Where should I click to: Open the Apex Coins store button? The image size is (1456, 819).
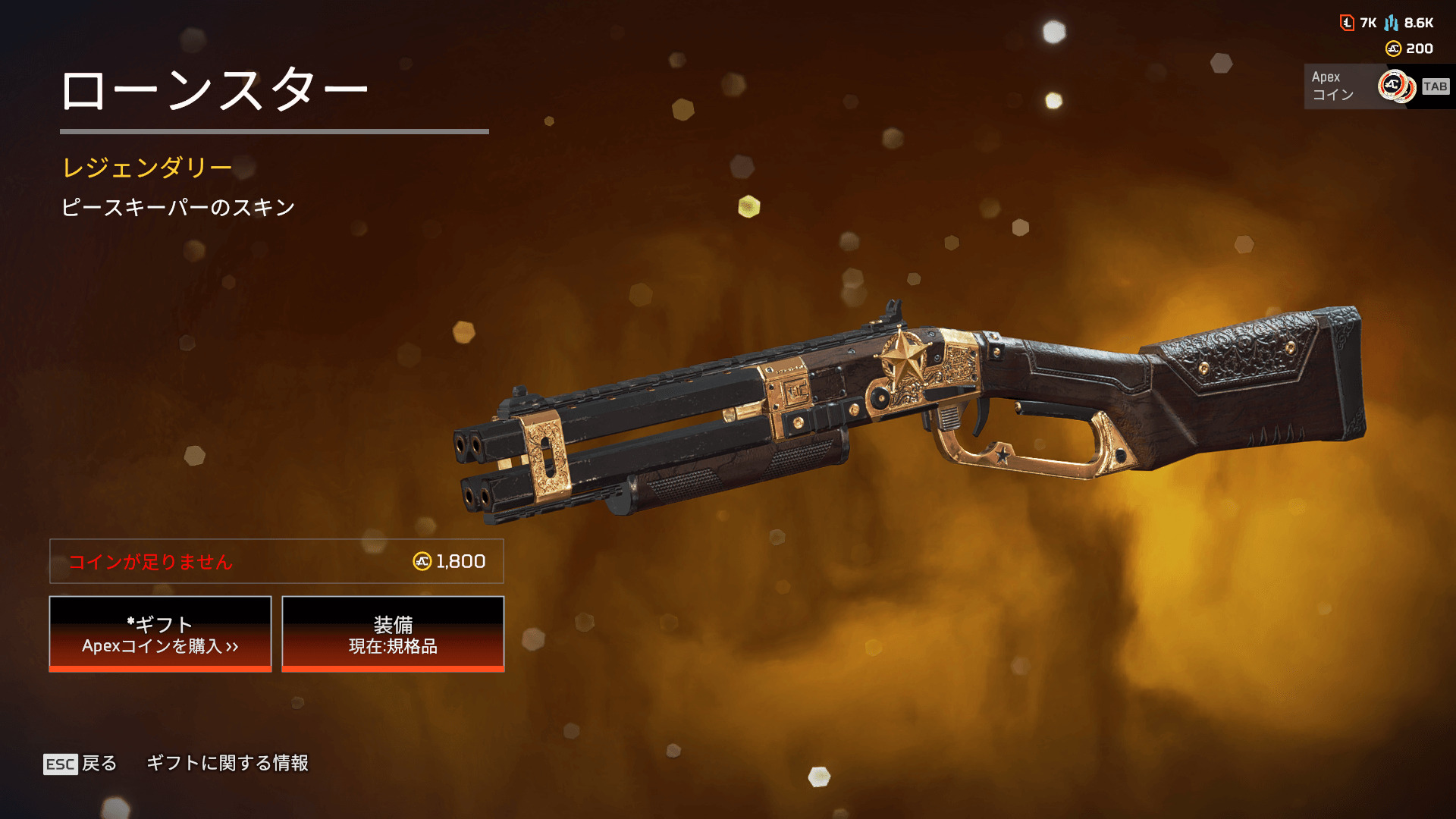(1376, 86)
